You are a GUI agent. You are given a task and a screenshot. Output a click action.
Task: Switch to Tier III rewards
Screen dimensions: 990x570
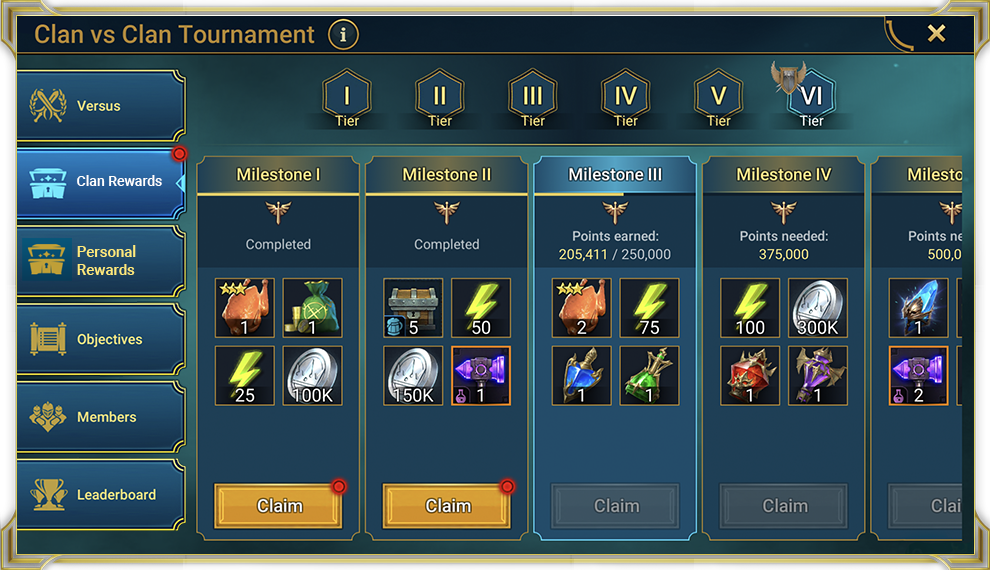click(533, 98)
